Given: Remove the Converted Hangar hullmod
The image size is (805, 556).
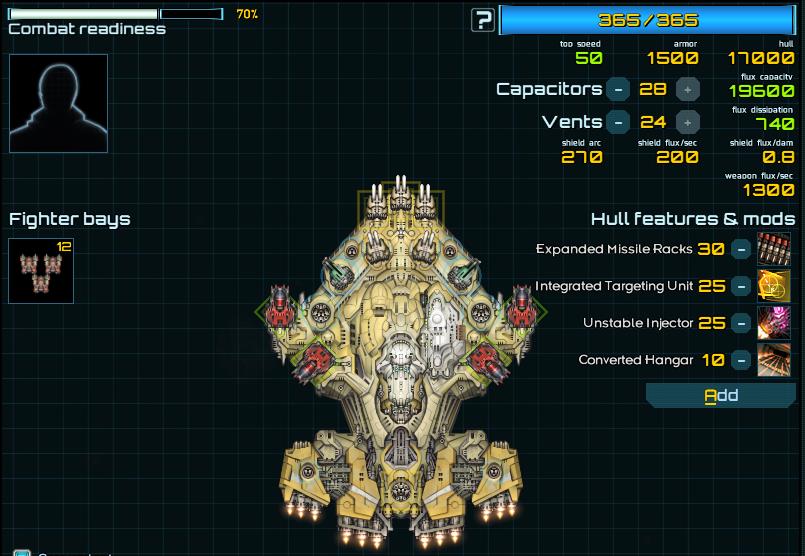Looking at the screenshot, I should pos(741,360).
